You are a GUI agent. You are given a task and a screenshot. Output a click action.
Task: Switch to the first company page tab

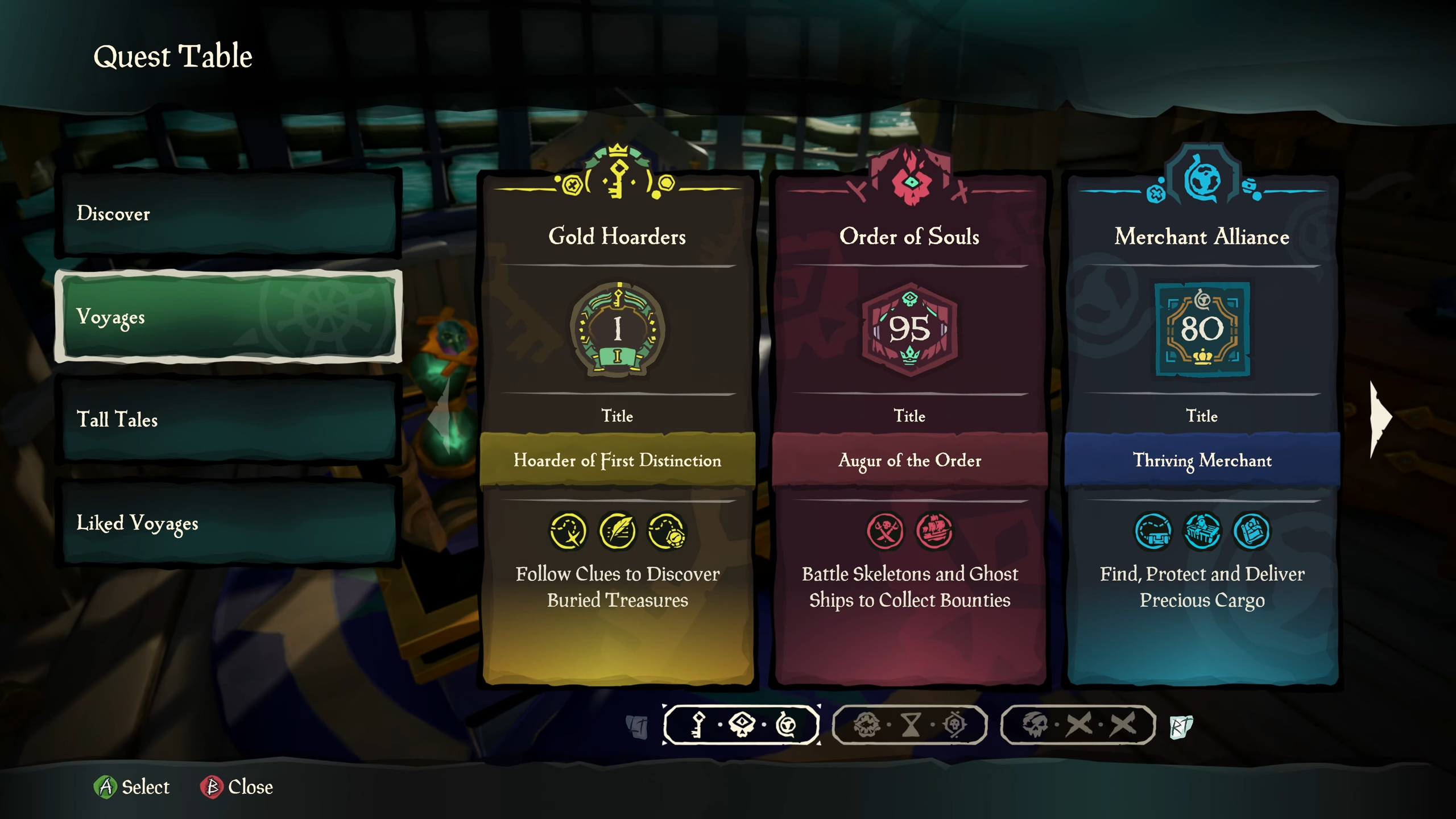point(741,725)
